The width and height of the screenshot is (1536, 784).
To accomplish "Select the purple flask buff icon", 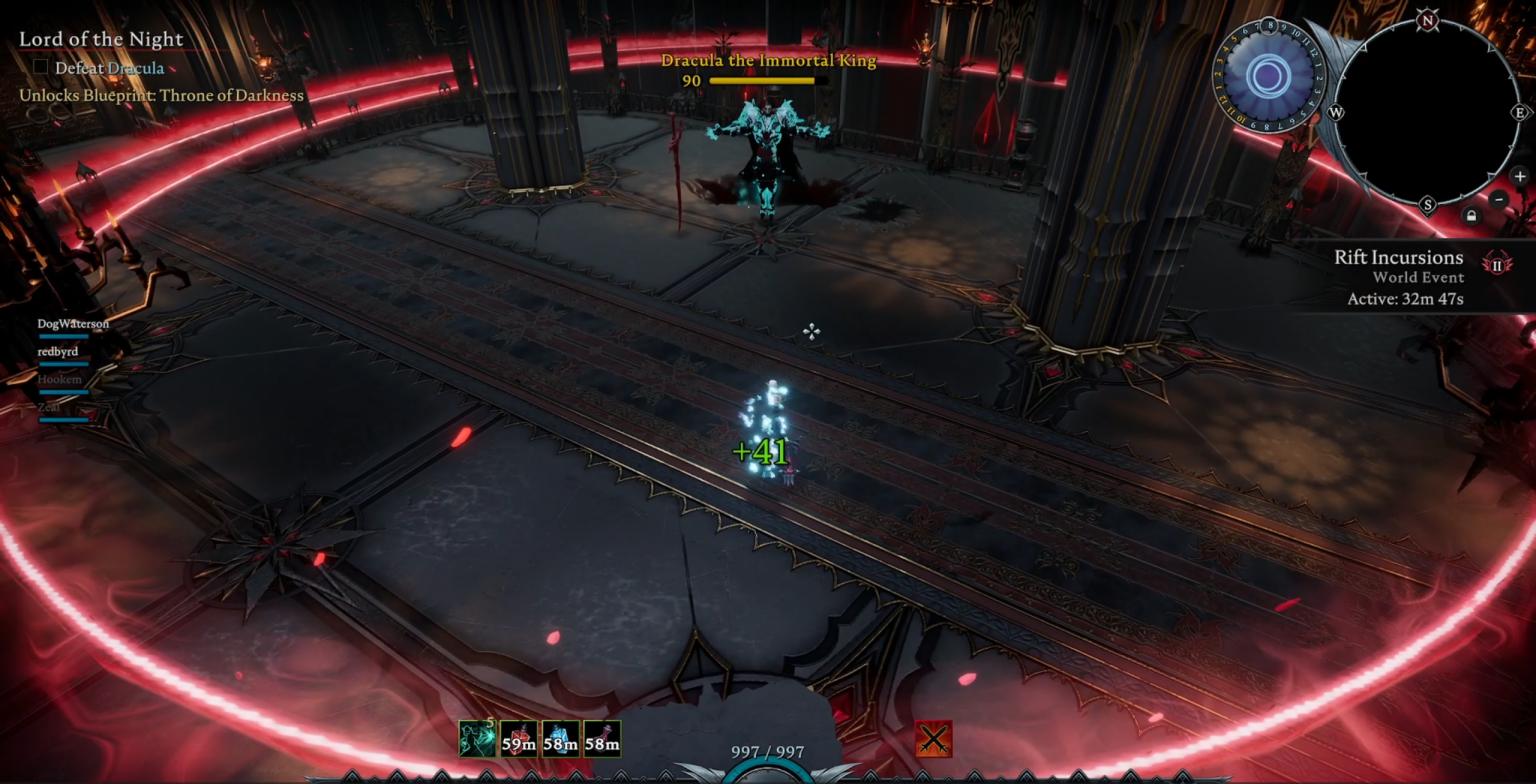I will pos(602,739).
